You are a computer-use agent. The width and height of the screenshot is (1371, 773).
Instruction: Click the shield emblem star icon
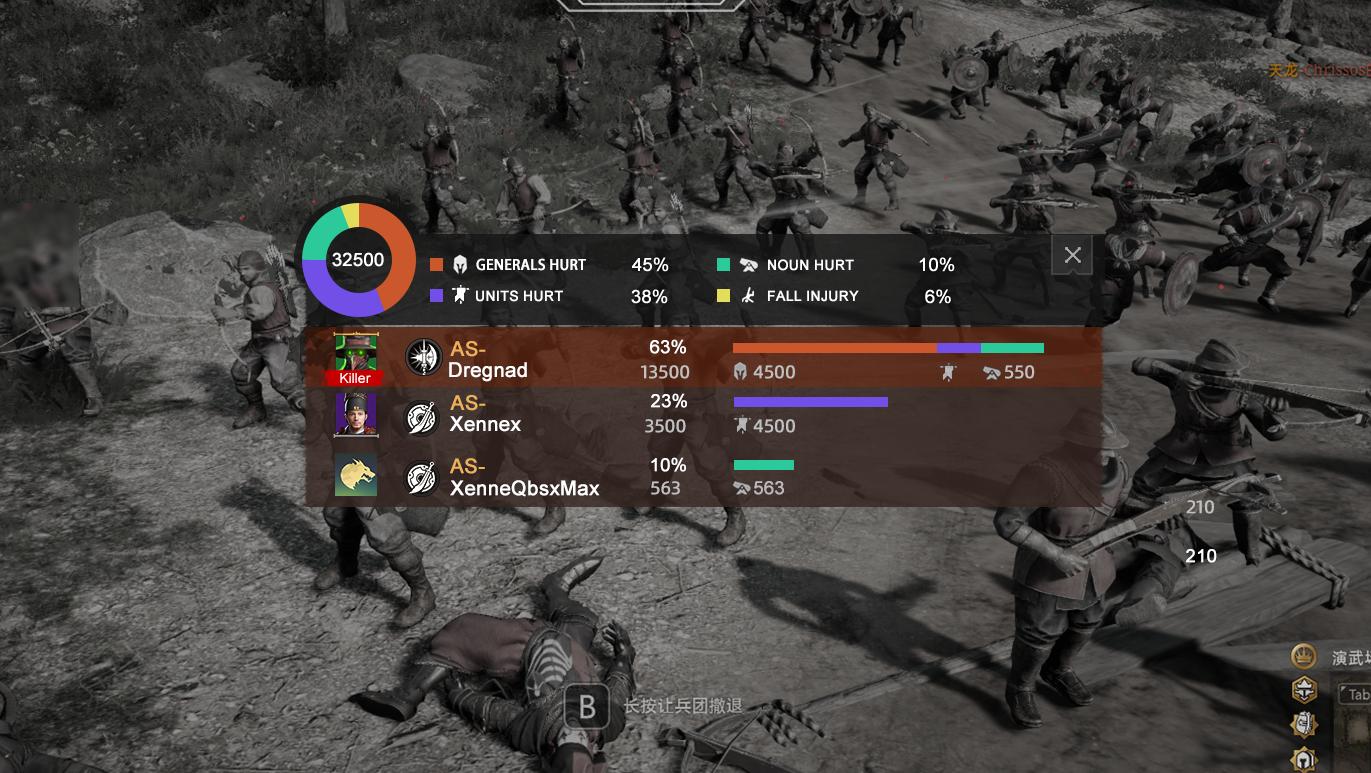[1303, 724]
